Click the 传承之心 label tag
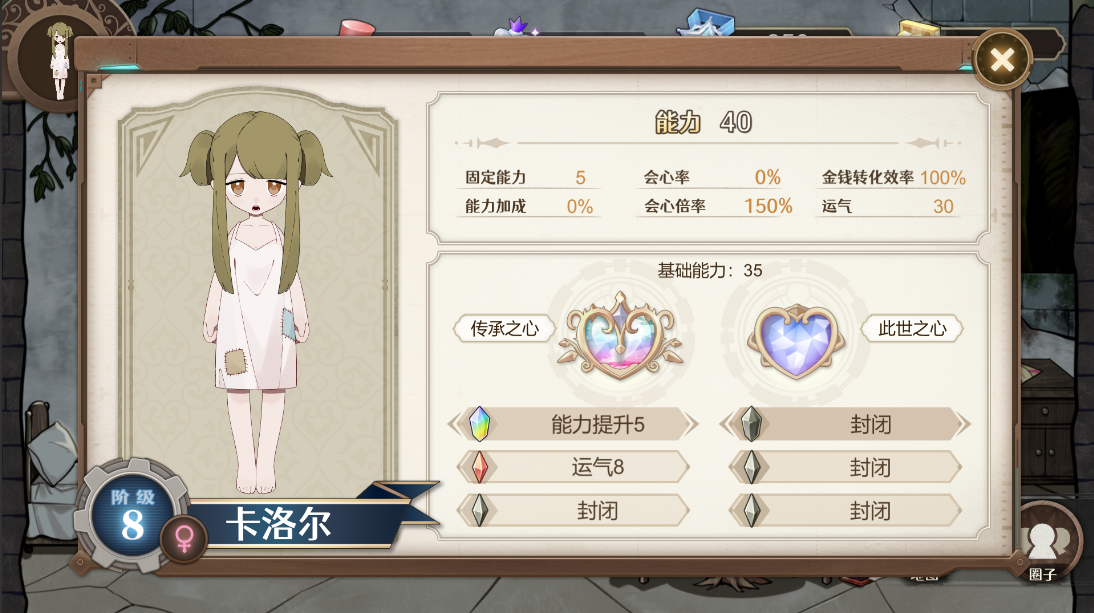 [x=504, y=329]
